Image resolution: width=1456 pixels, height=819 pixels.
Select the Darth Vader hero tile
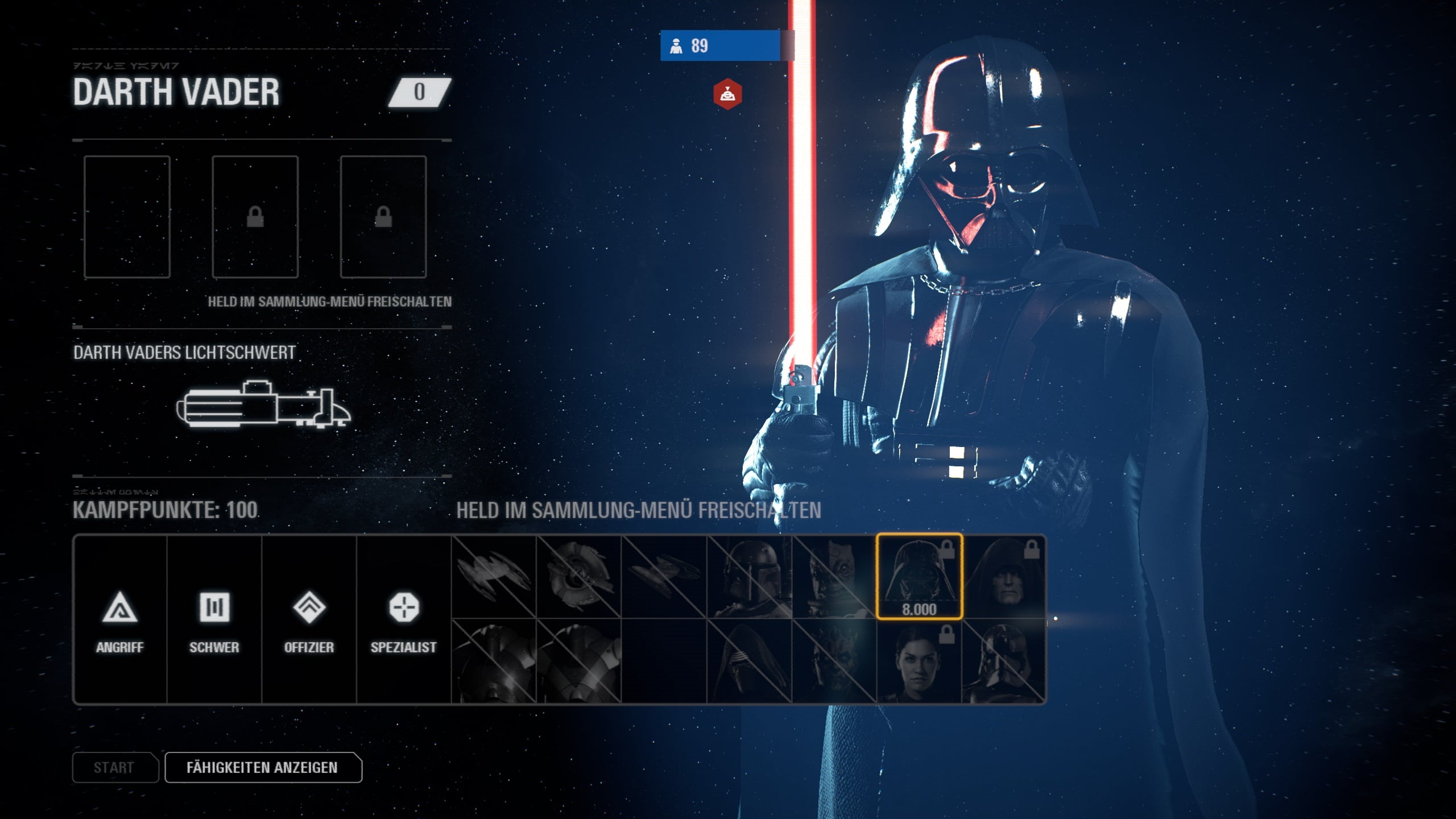[x=919, y=576]
